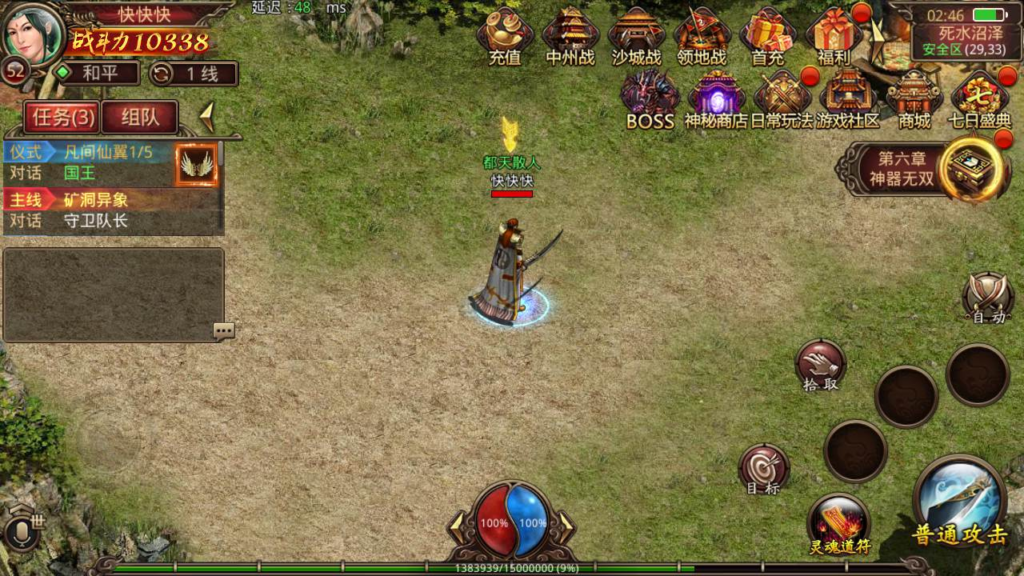
Task: Open the 福利 welfare rewards
Action: click(834, 36)
